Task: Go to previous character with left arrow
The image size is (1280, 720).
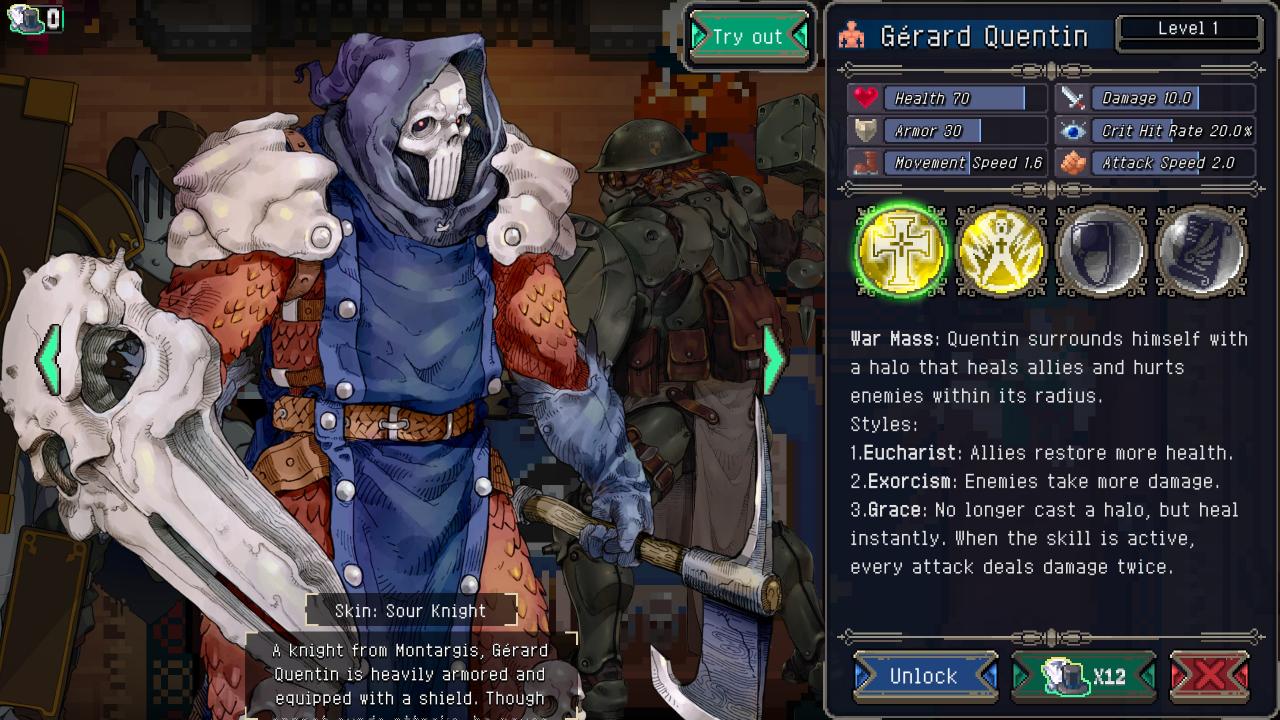Action: pos(49,358)
